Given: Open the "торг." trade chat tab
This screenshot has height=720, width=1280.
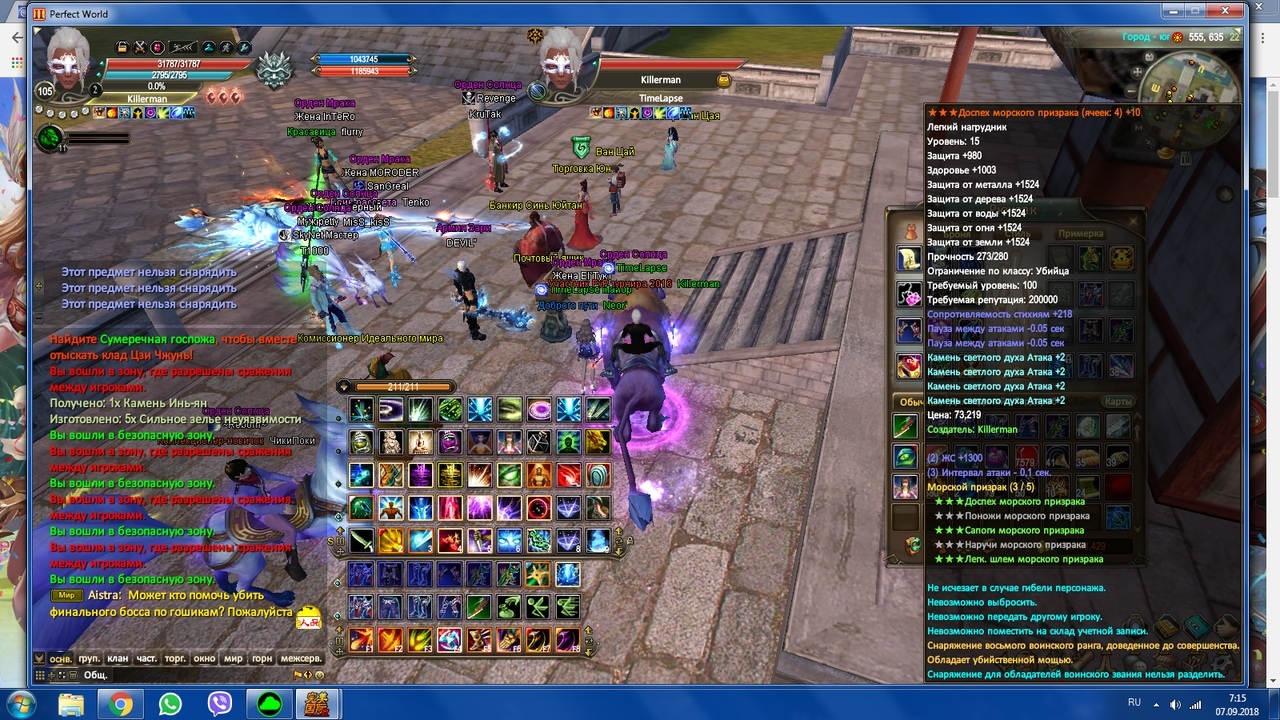Looking at the screenshot, I should tap(175, 659).
